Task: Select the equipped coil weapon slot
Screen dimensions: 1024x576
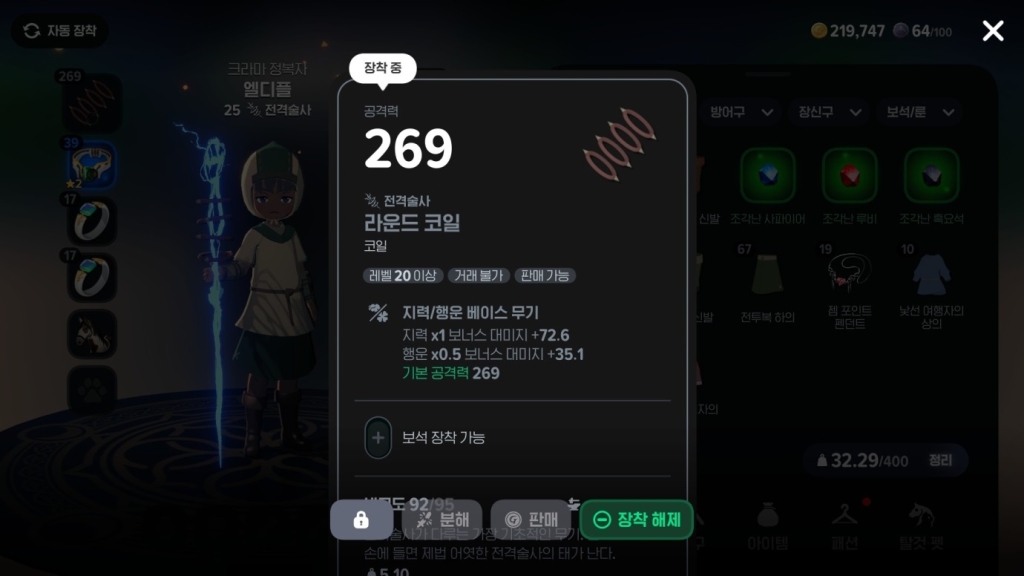Action: click(92, 102)
